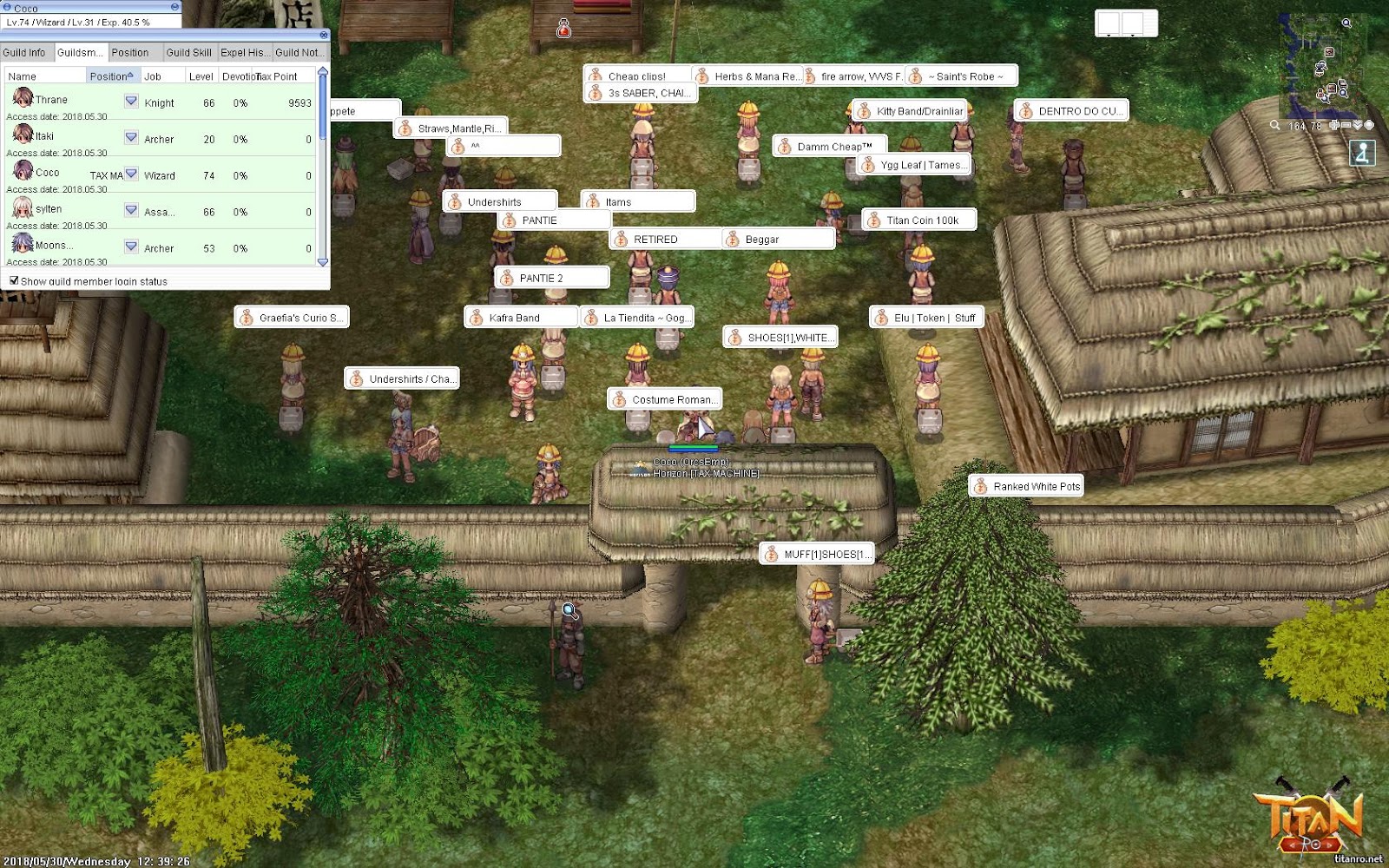Open the MUFF[1]SHOES vending shop icon
Screen dimensions: 1389x868
[x=771, y=553]
